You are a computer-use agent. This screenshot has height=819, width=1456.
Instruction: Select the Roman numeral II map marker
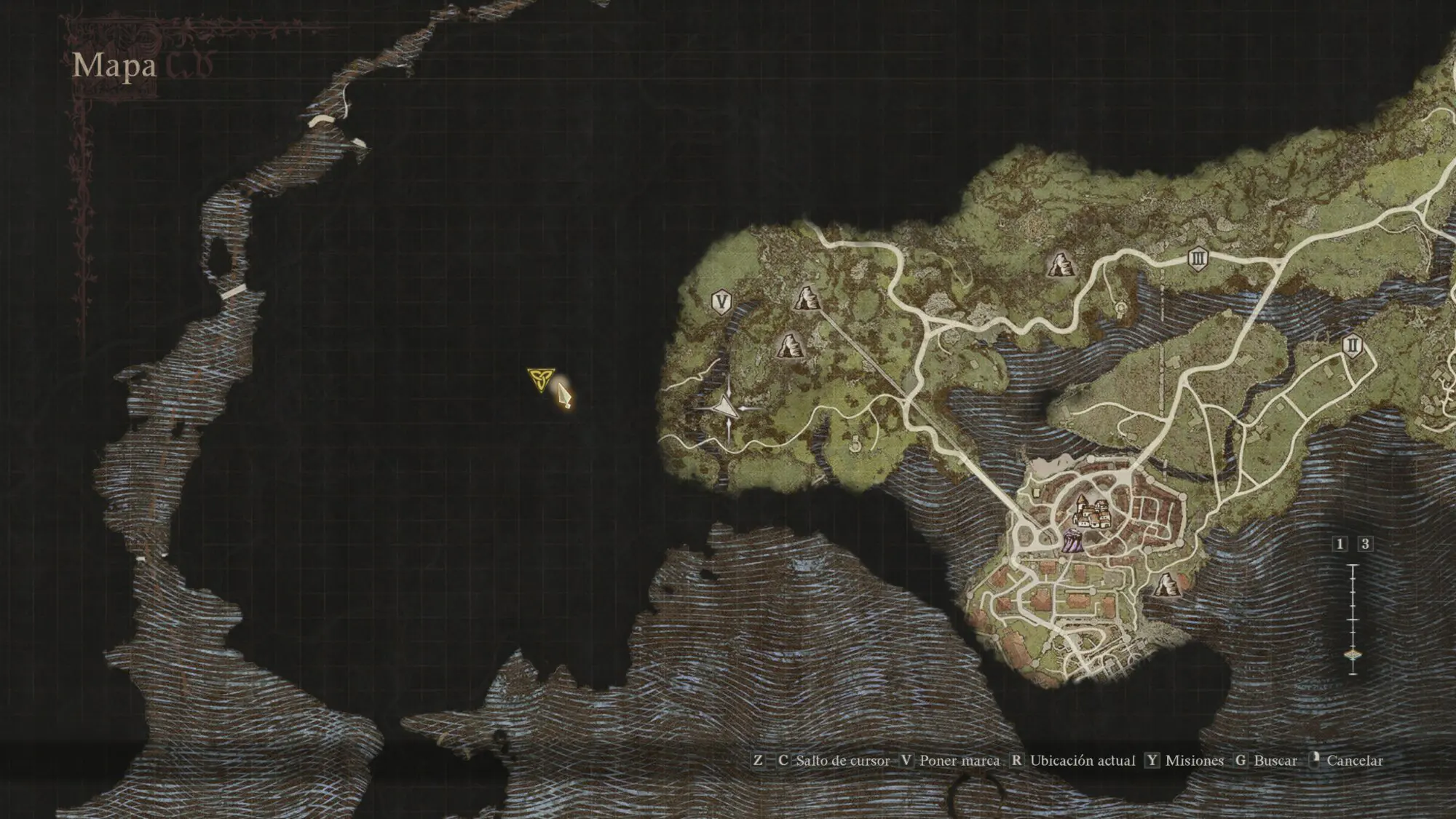(x=1353, y=344)
